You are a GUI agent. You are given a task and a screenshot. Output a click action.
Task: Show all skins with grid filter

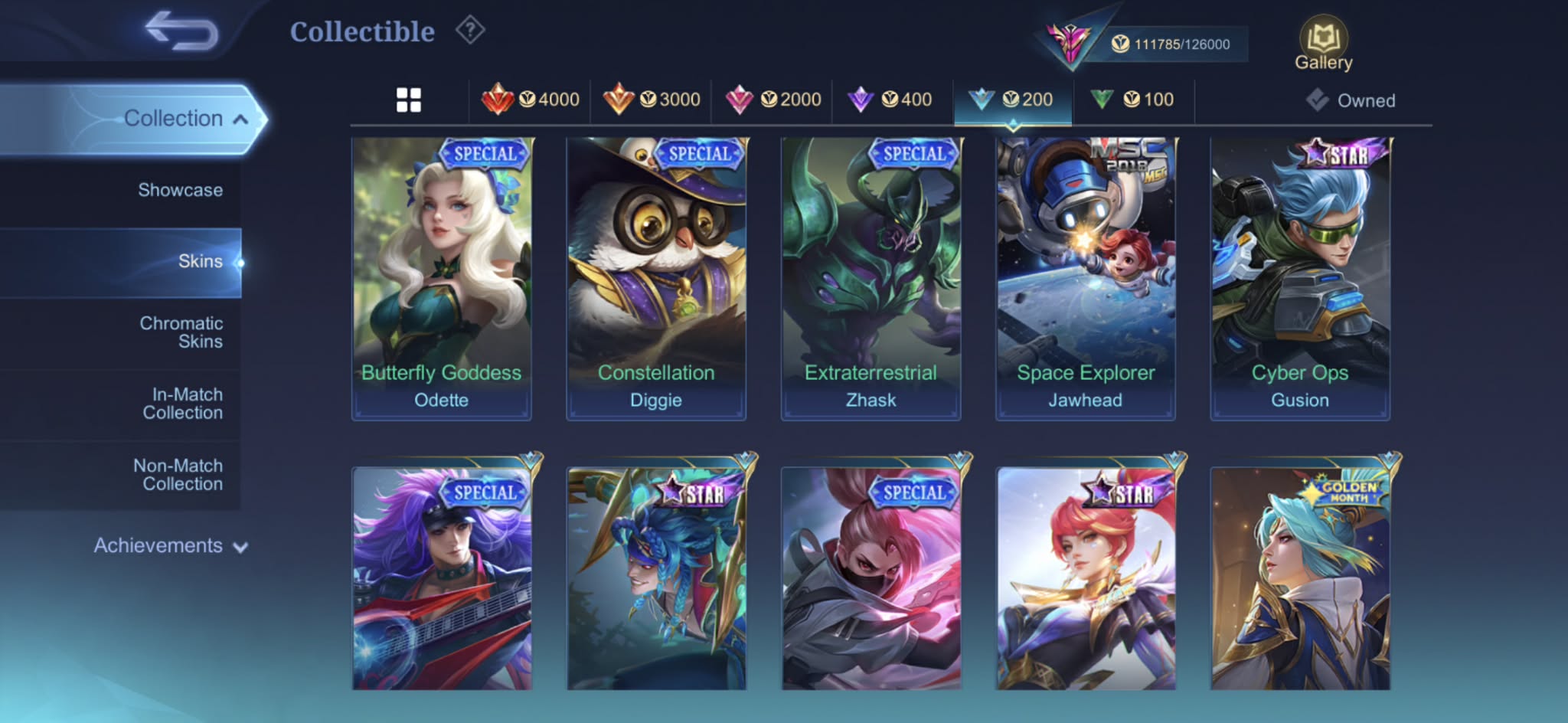click(x=409, y=100)
